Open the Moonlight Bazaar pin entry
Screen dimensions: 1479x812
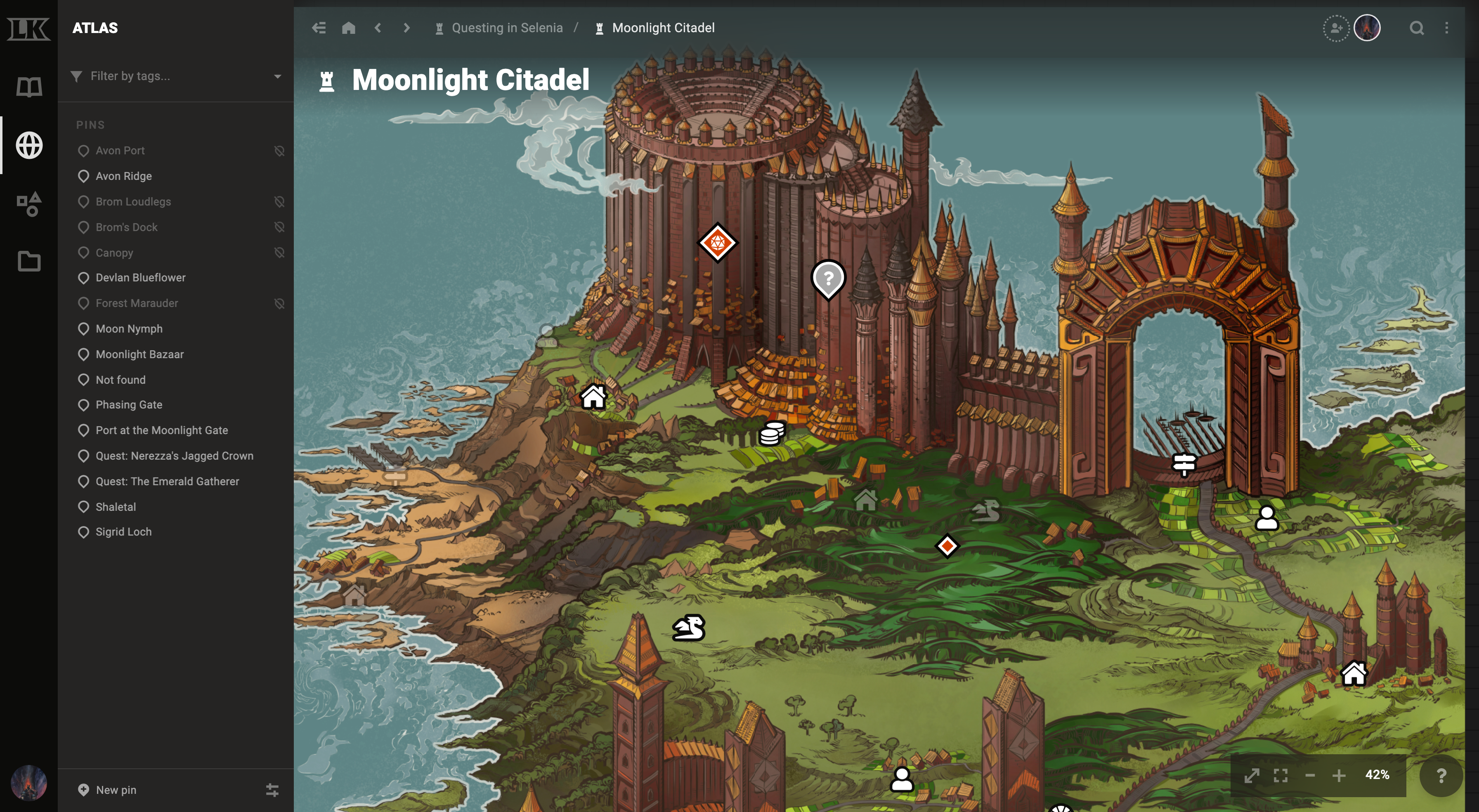click(139, 354)
